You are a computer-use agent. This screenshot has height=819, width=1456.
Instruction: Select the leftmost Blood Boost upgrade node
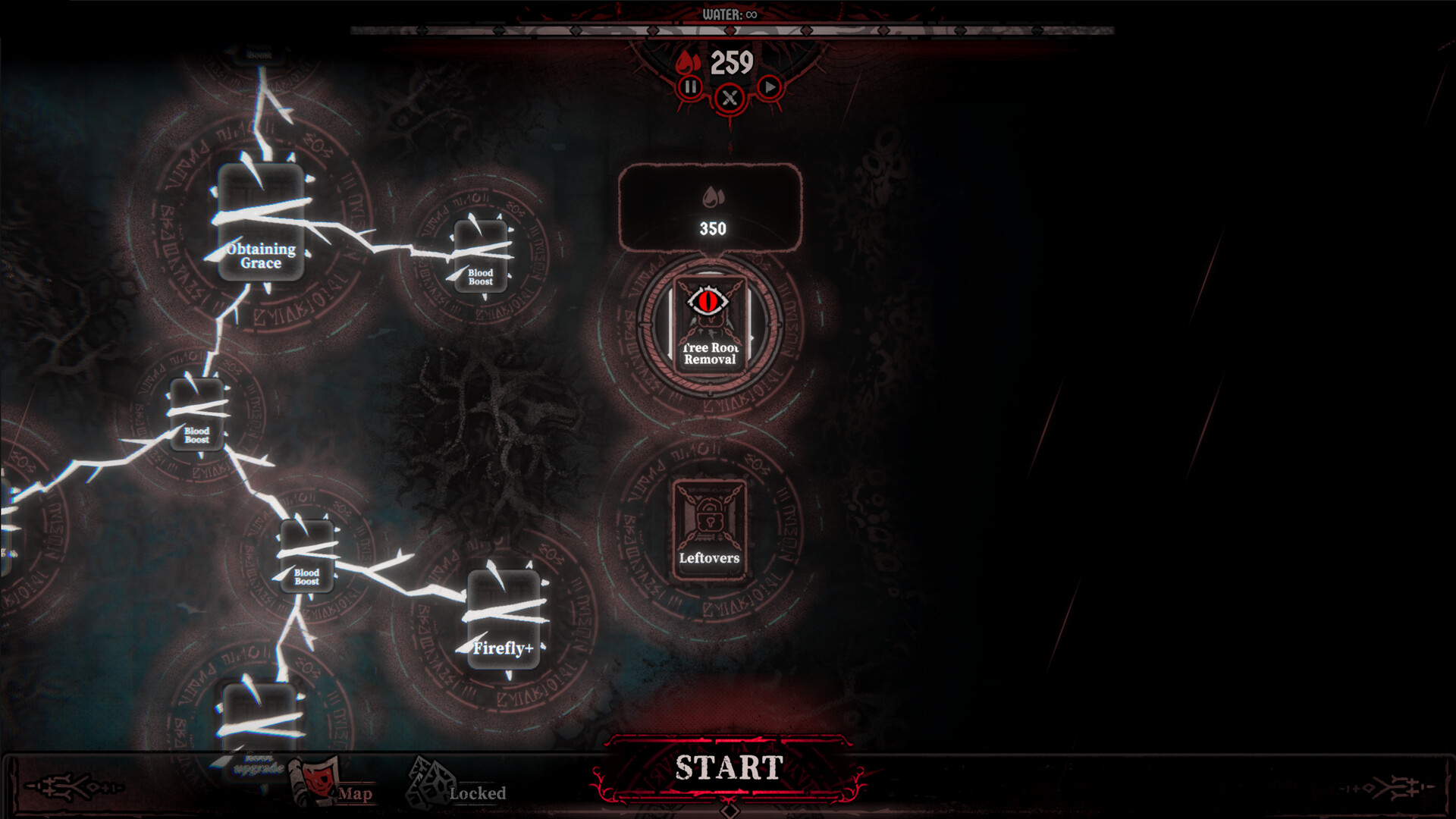tap(196, 413)
